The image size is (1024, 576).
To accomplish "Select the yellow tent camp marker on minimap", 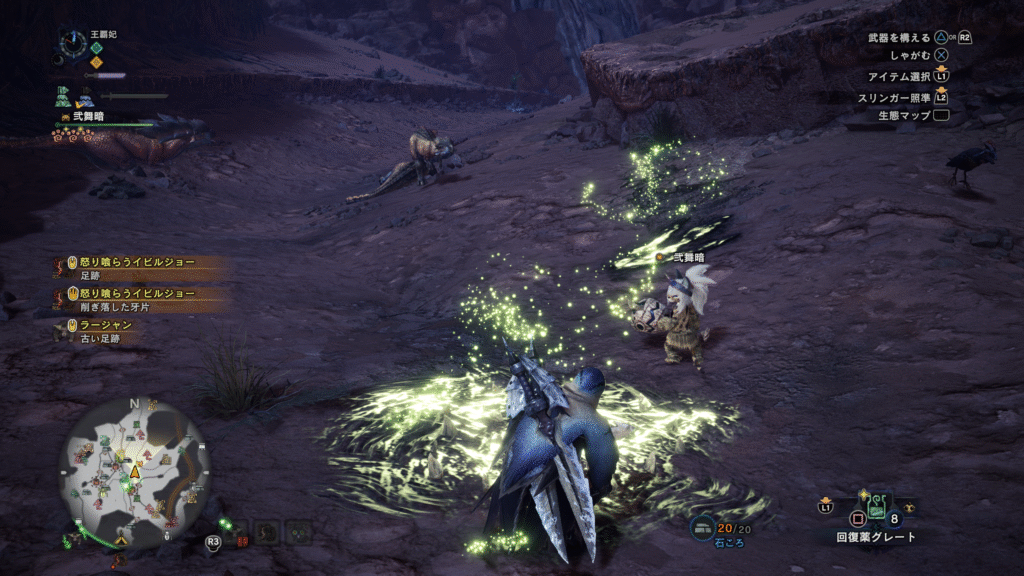I will (121, 539).
